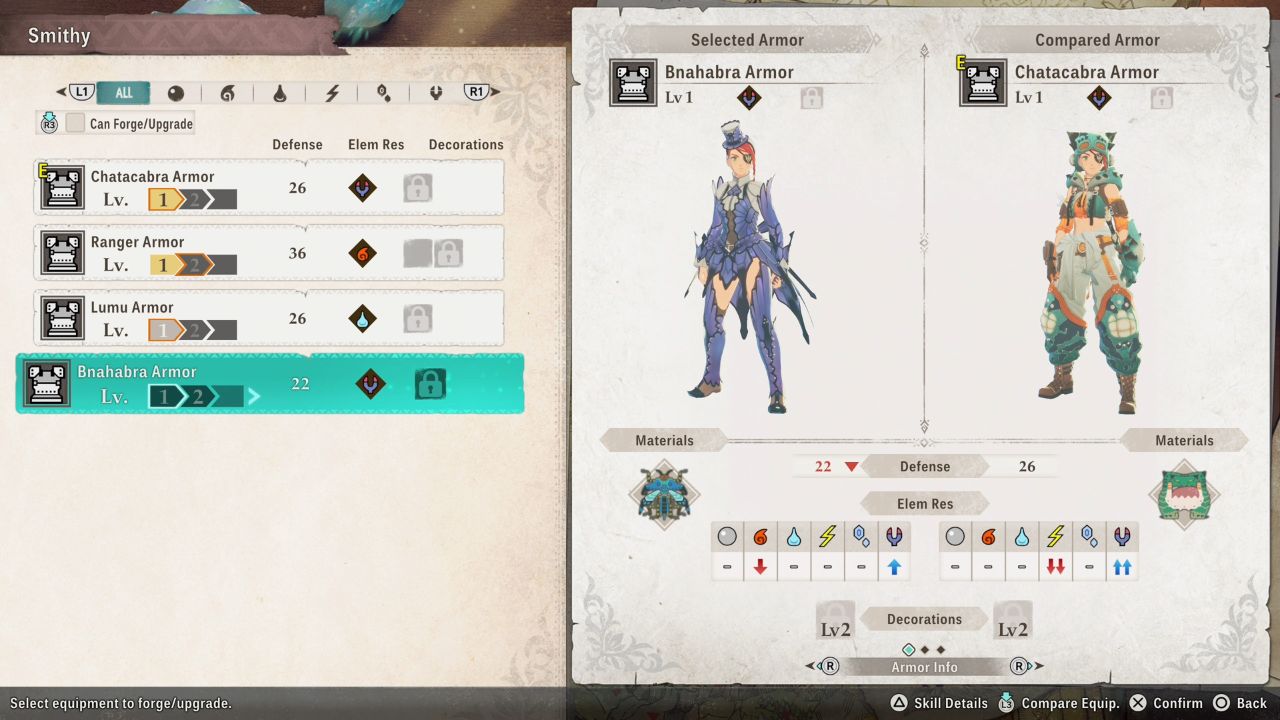Switch to the thunder element filter tab
The image size is (1280, 720).
coord(332,93)
